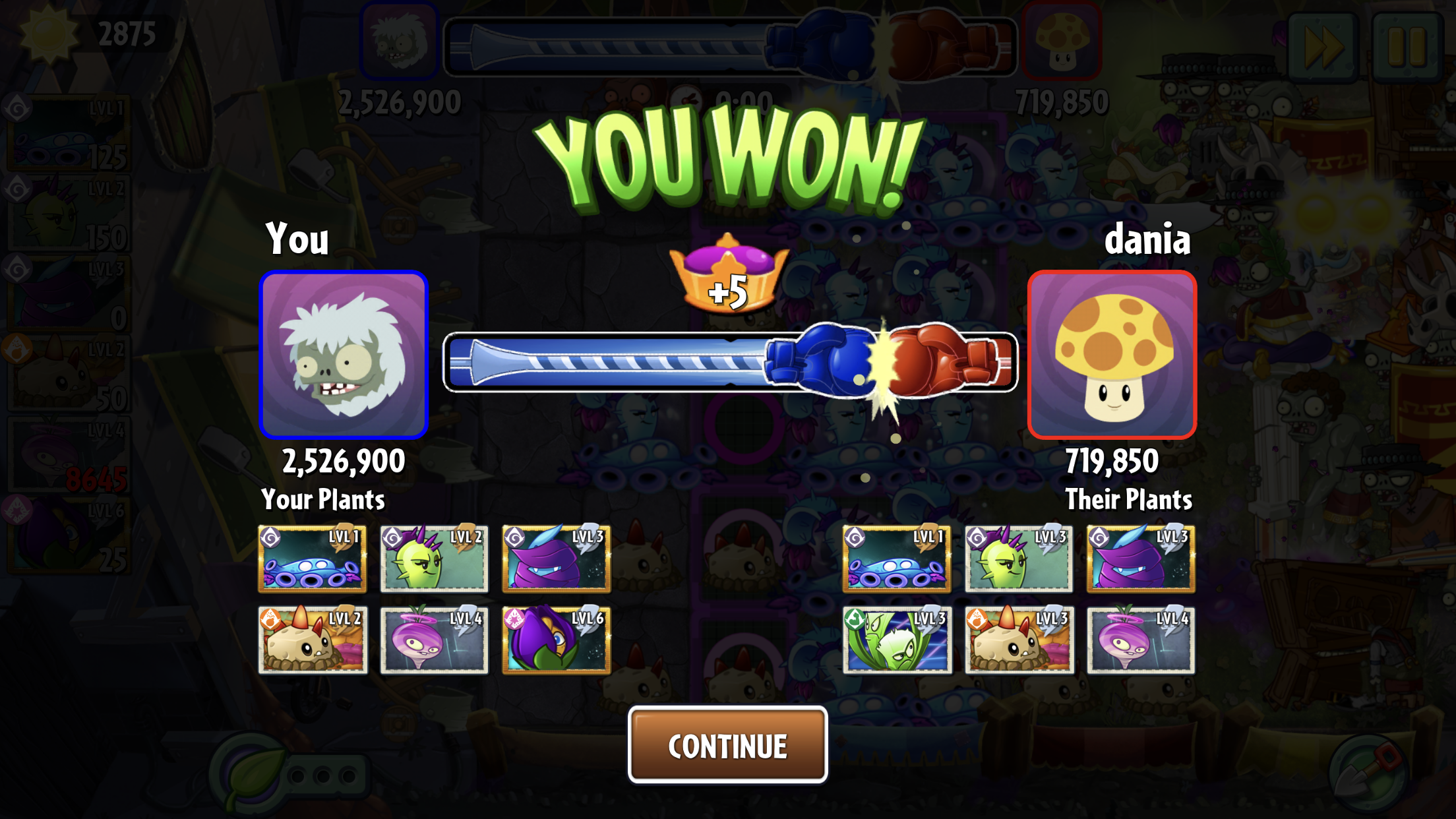Click the crown +5 reward icon
This screenshot has height=819, width=1456.
point(728,274)
